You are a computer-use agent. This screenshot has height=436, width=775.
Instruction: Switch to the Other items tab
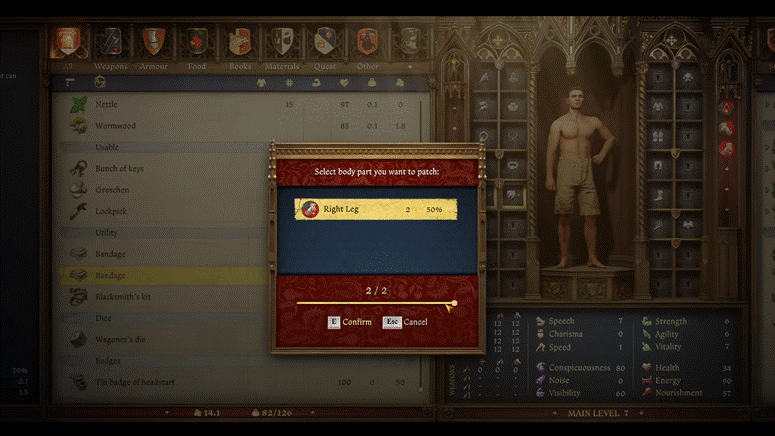pyautogui.click(x=367, y=42)
